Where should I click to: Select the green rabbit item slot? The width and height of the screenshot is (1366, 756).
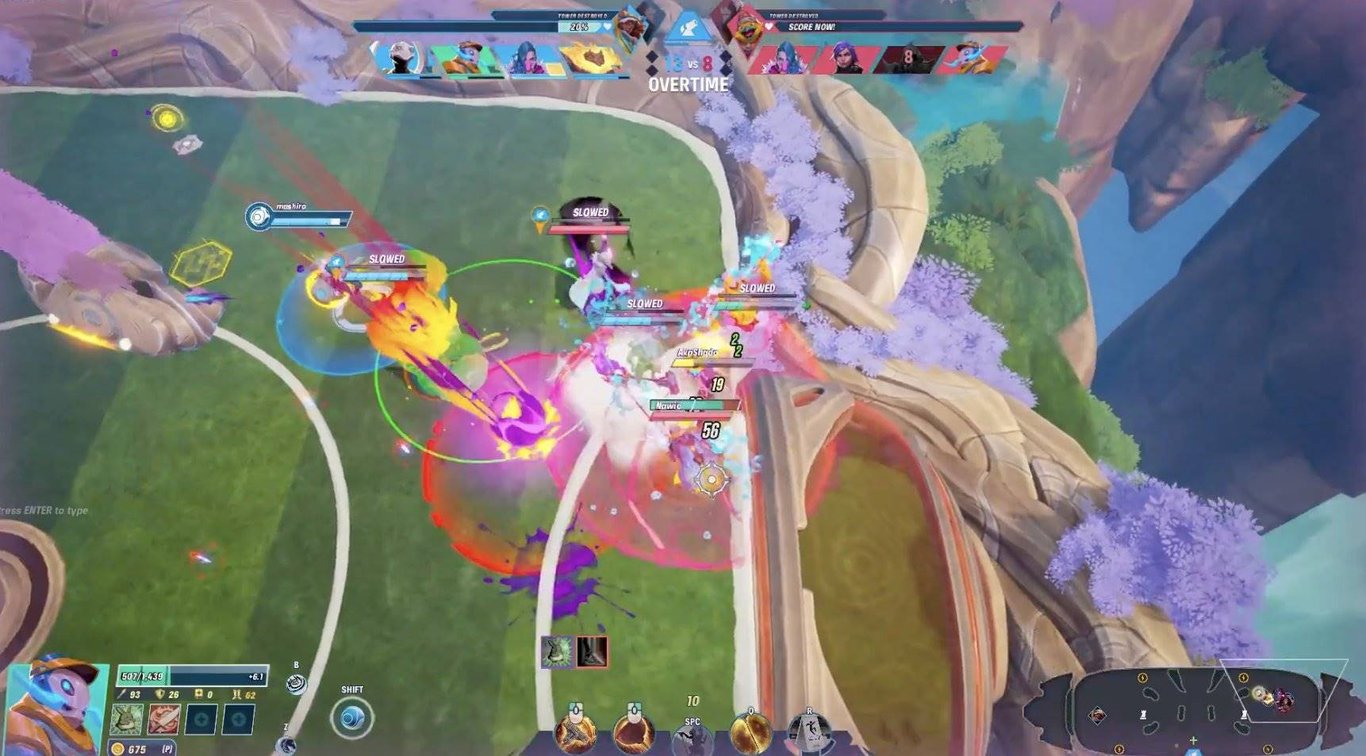(x=126, y=719)
